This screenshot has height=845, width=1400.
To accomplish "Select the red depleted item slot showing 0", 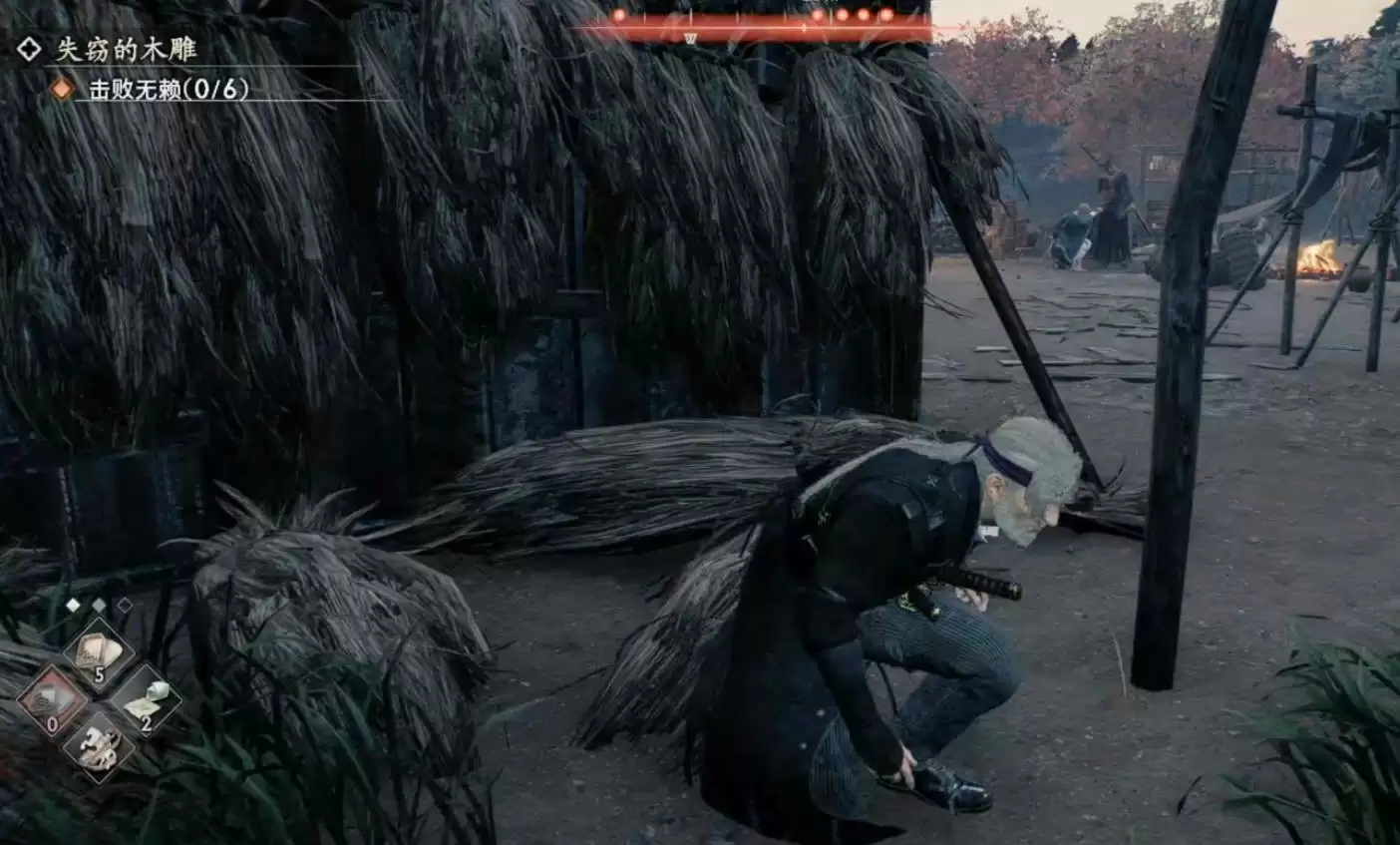I will point(53,699).
